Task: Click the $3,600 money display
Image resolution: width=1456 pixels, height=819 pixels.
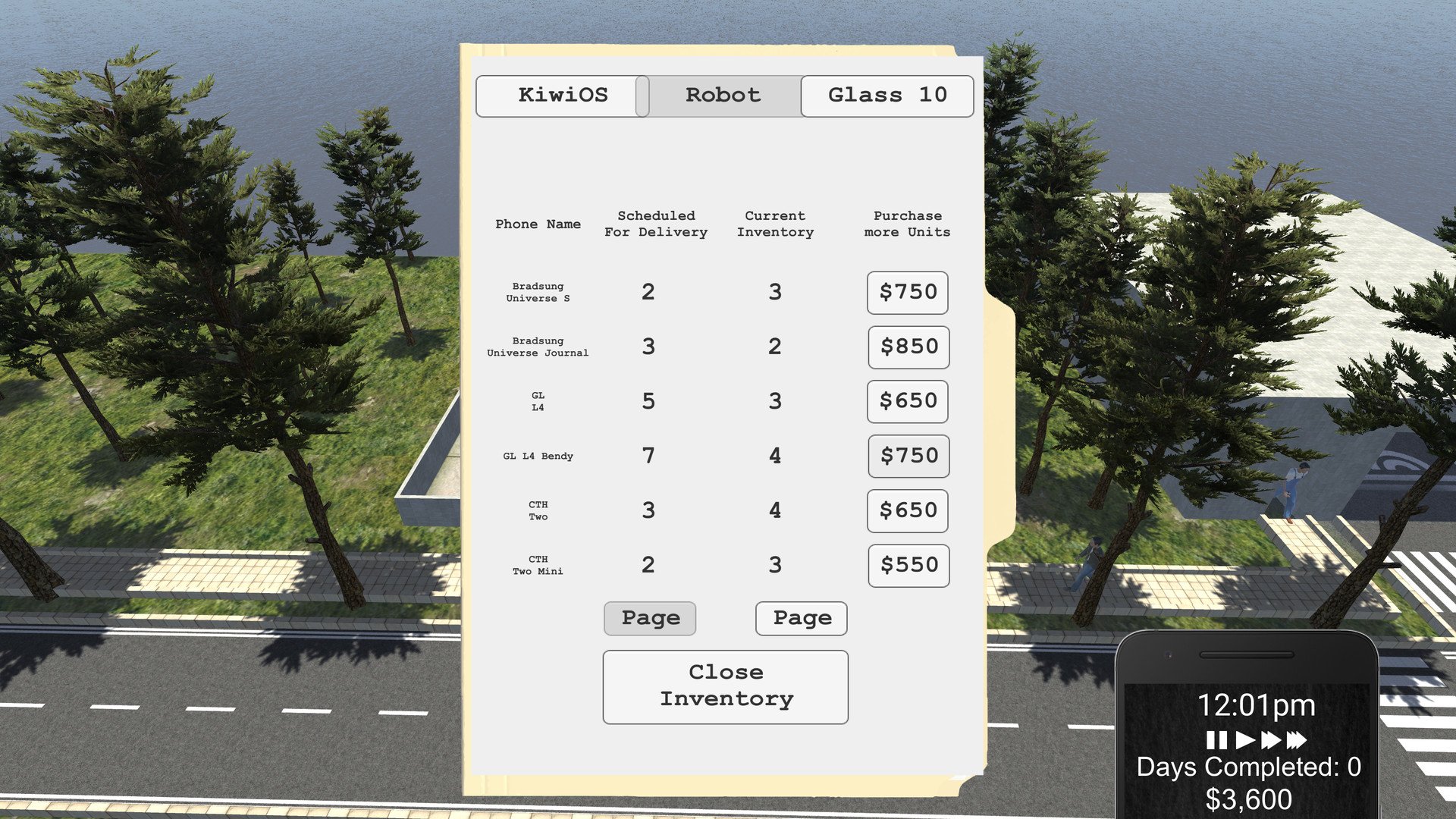Action: (1248, 799)
